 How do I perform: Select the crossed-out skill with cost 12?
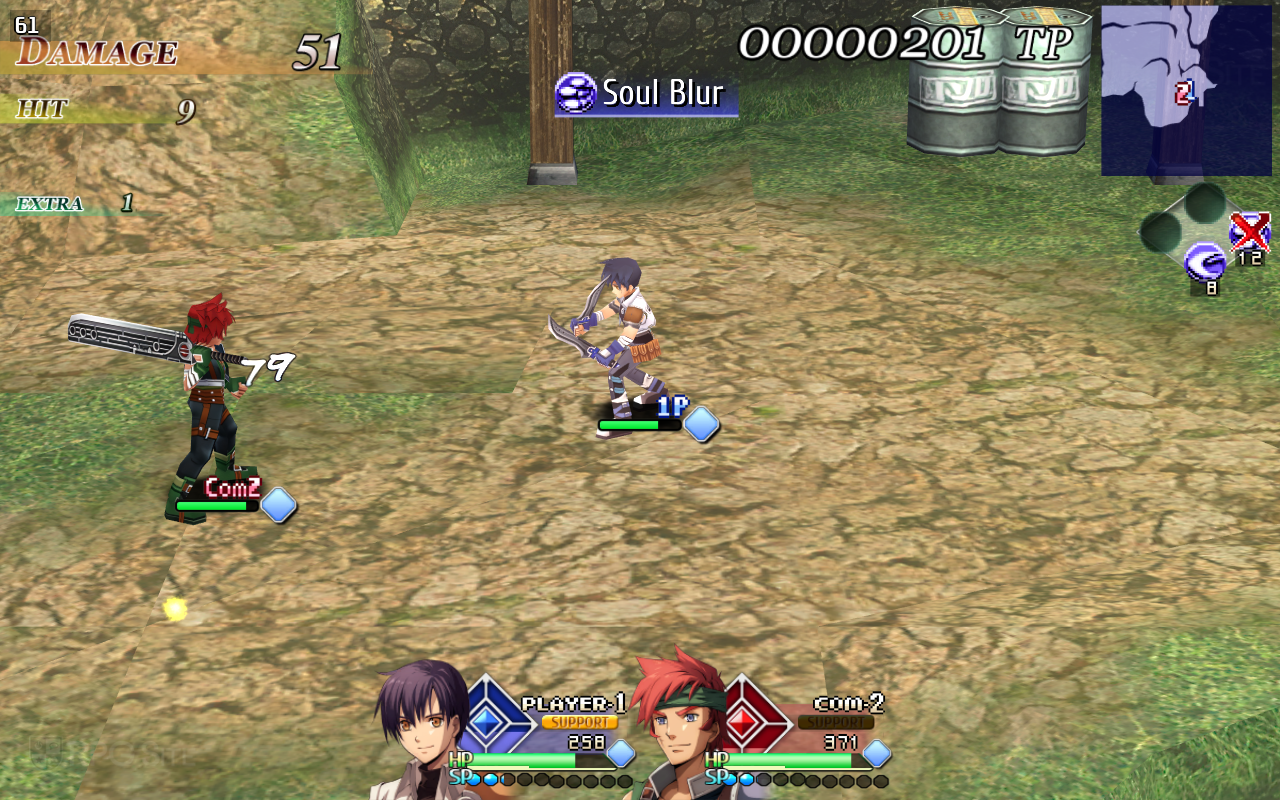pos(1250,232)
